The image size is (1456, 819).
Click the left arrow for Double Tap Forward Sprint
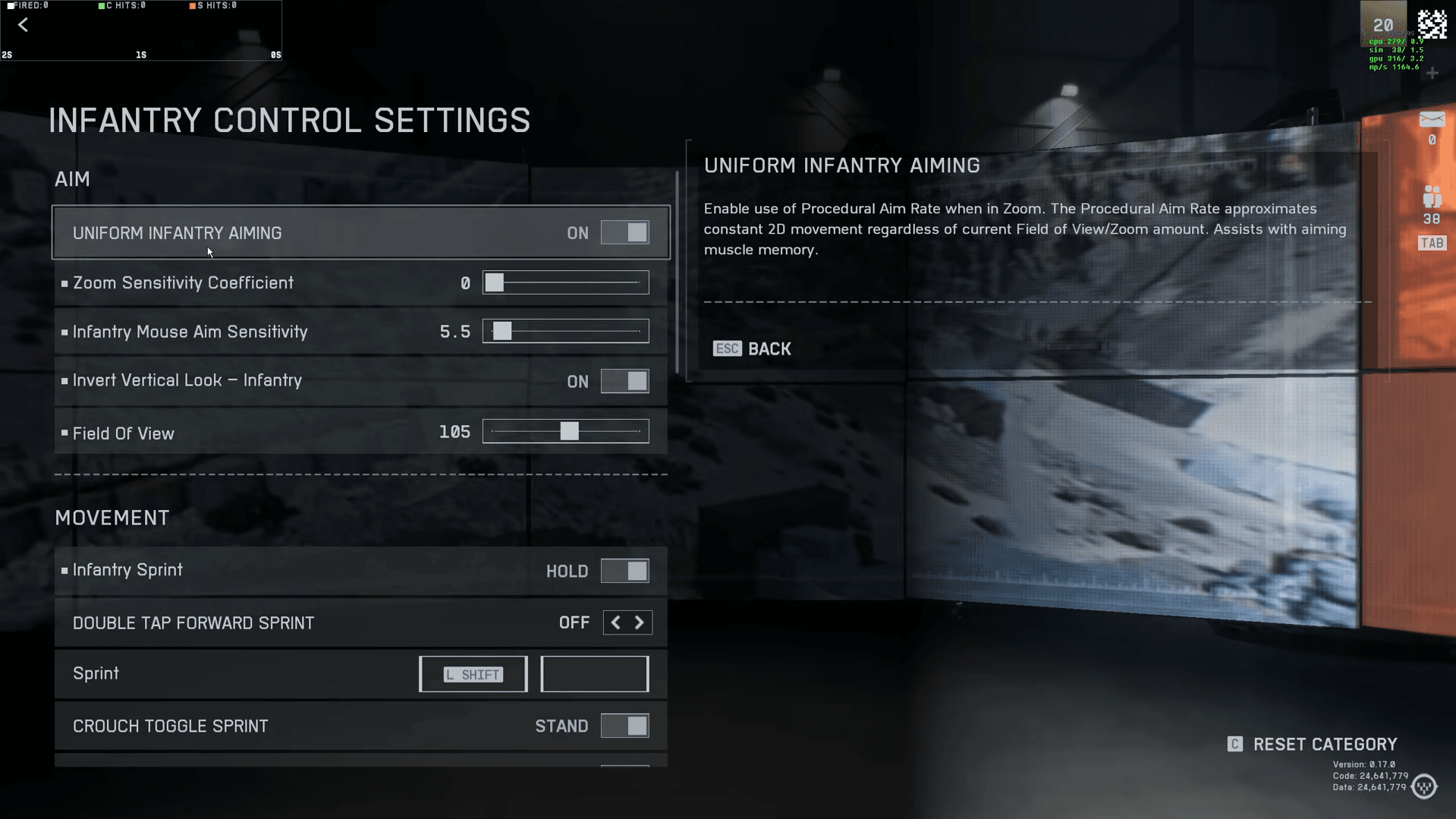tap(615, 623)
